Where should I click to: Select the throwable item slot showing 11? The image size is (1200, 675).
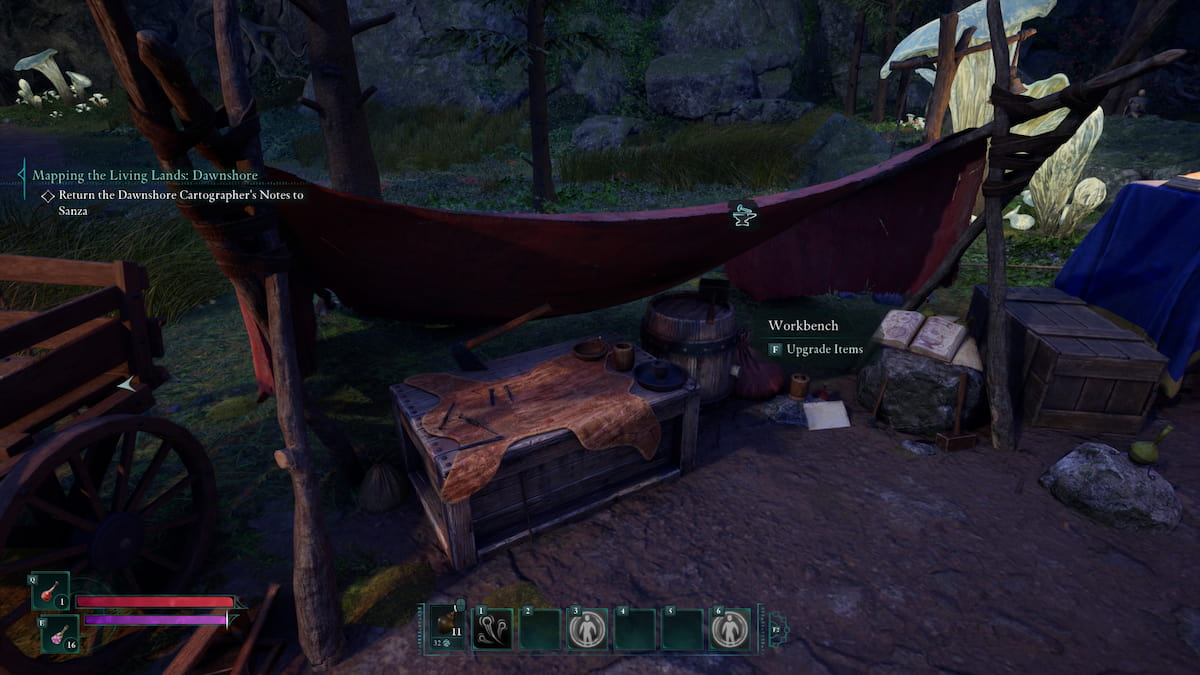click(445, 628)
